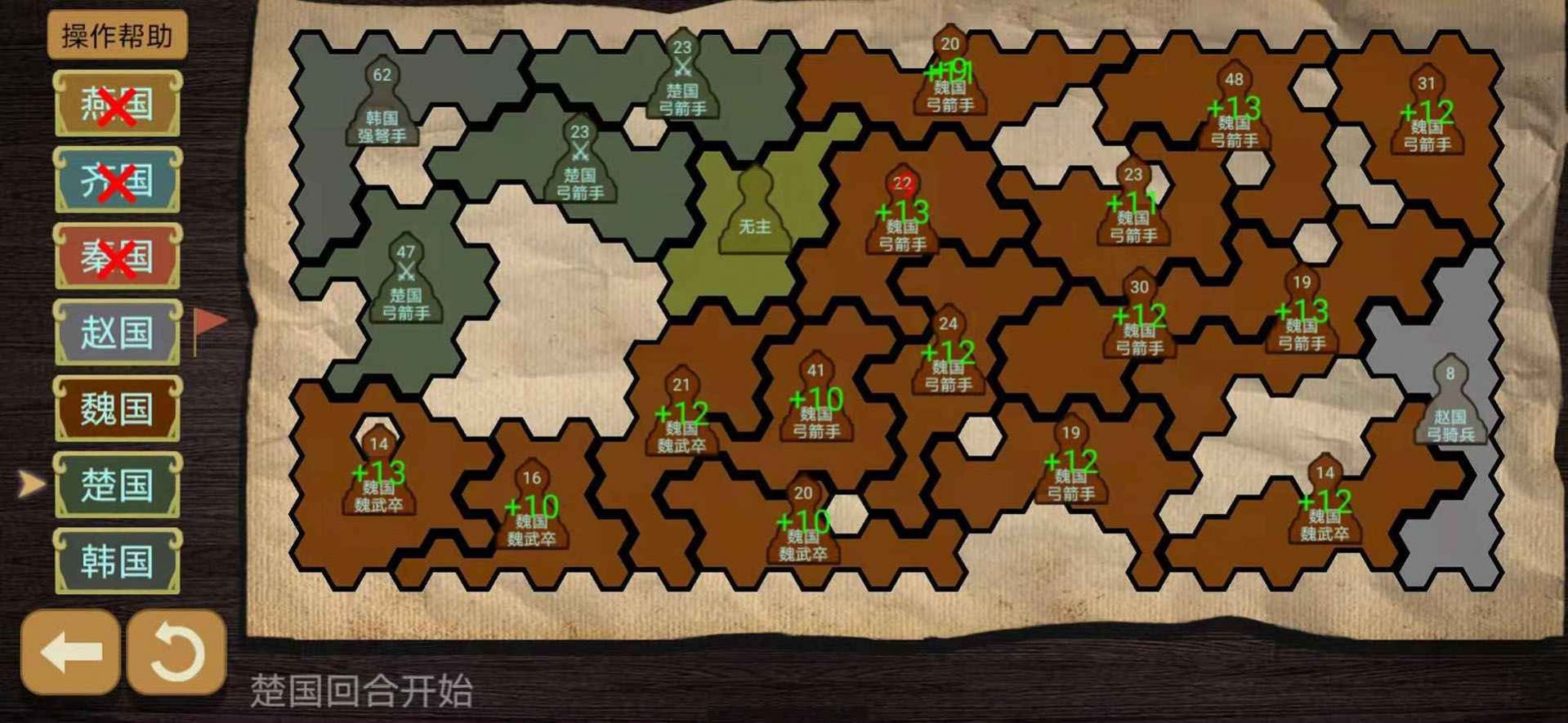This screenshot has height=723, width=1568.
Task: Click the 楚国 entry marked by arrow indicator
Action: [117, 486]
